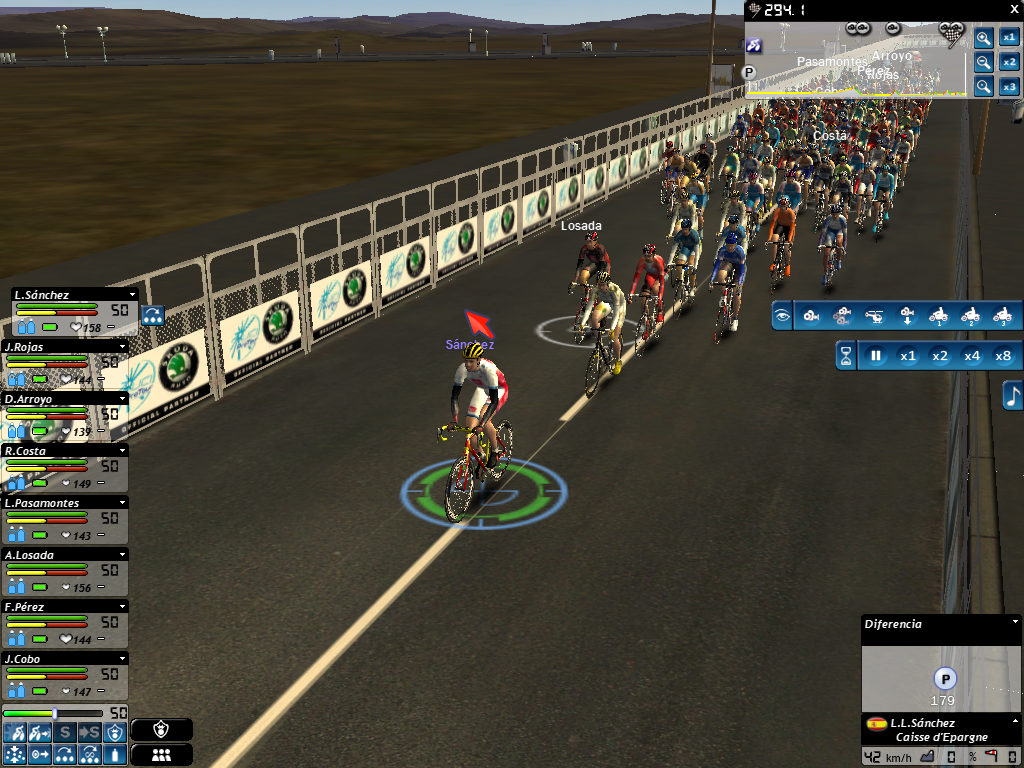Zoom in on the stage profile
Screen dimensions: 1024x768
coord(984,38)
